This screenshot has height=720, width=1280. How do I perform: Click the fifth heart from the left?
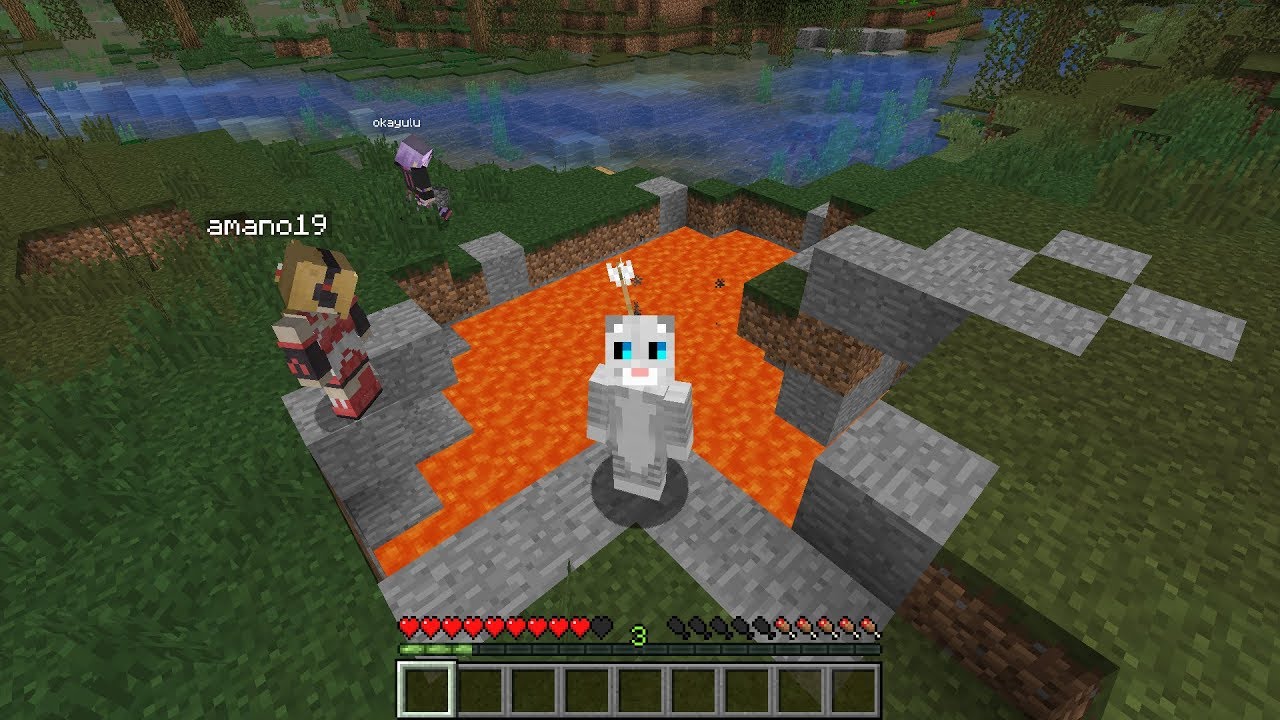coord(495,628)
